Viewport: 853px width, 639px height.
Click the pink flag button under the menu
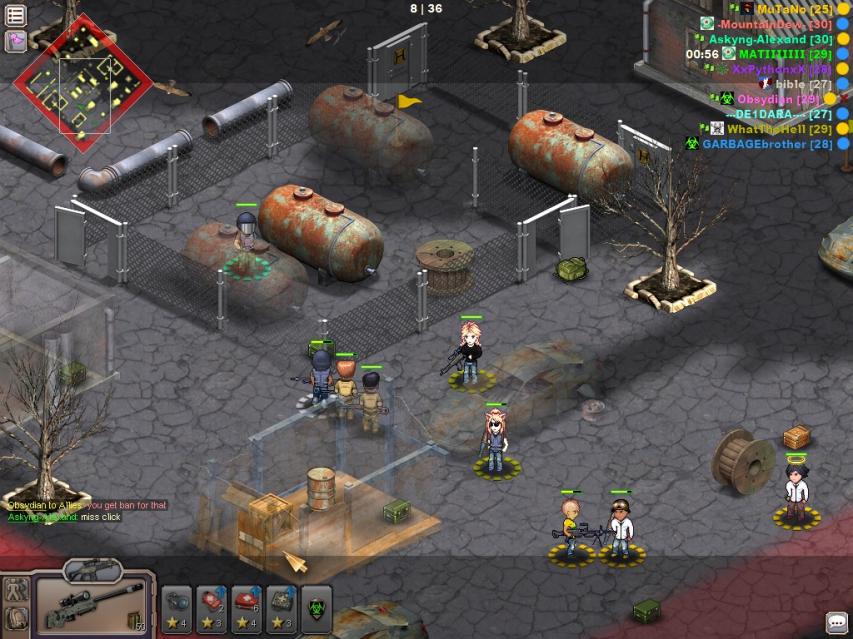click(15, 41)
